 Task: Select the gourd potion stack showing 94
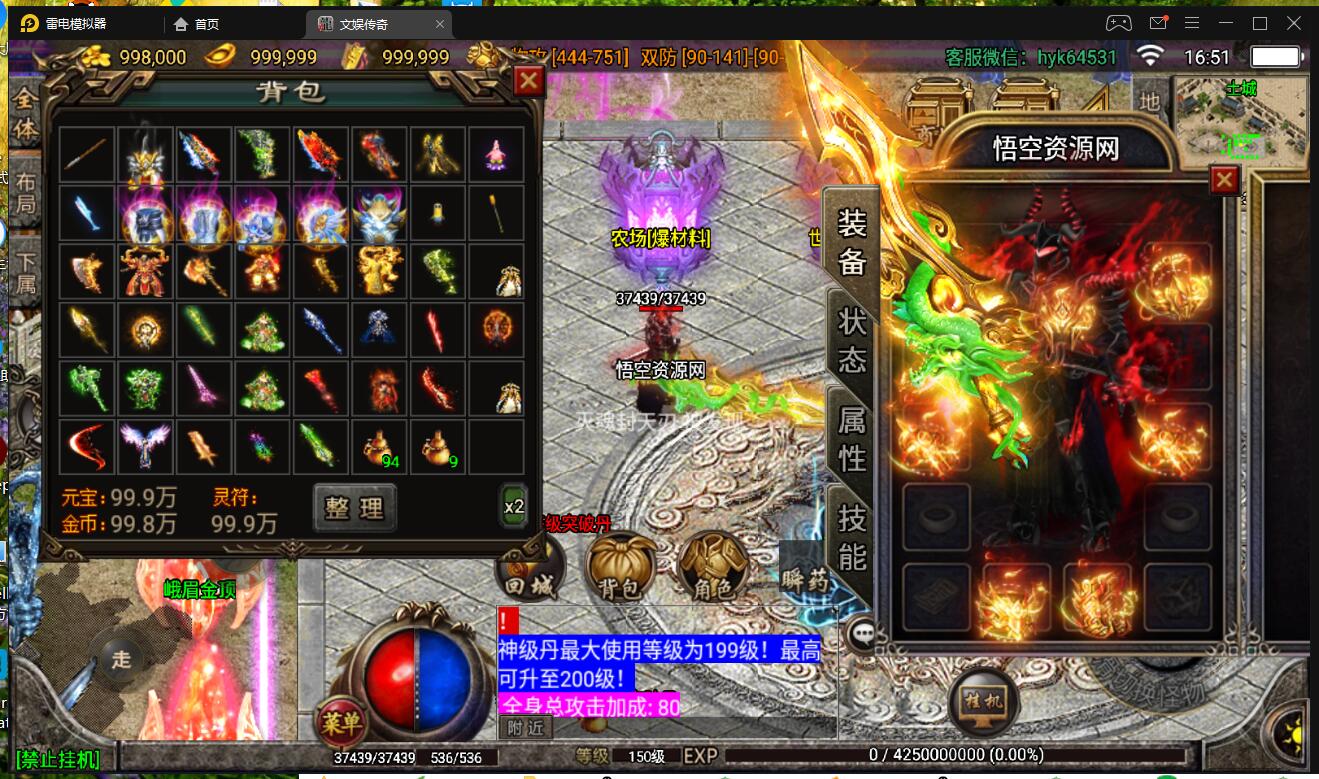click(x=380, y=446)
